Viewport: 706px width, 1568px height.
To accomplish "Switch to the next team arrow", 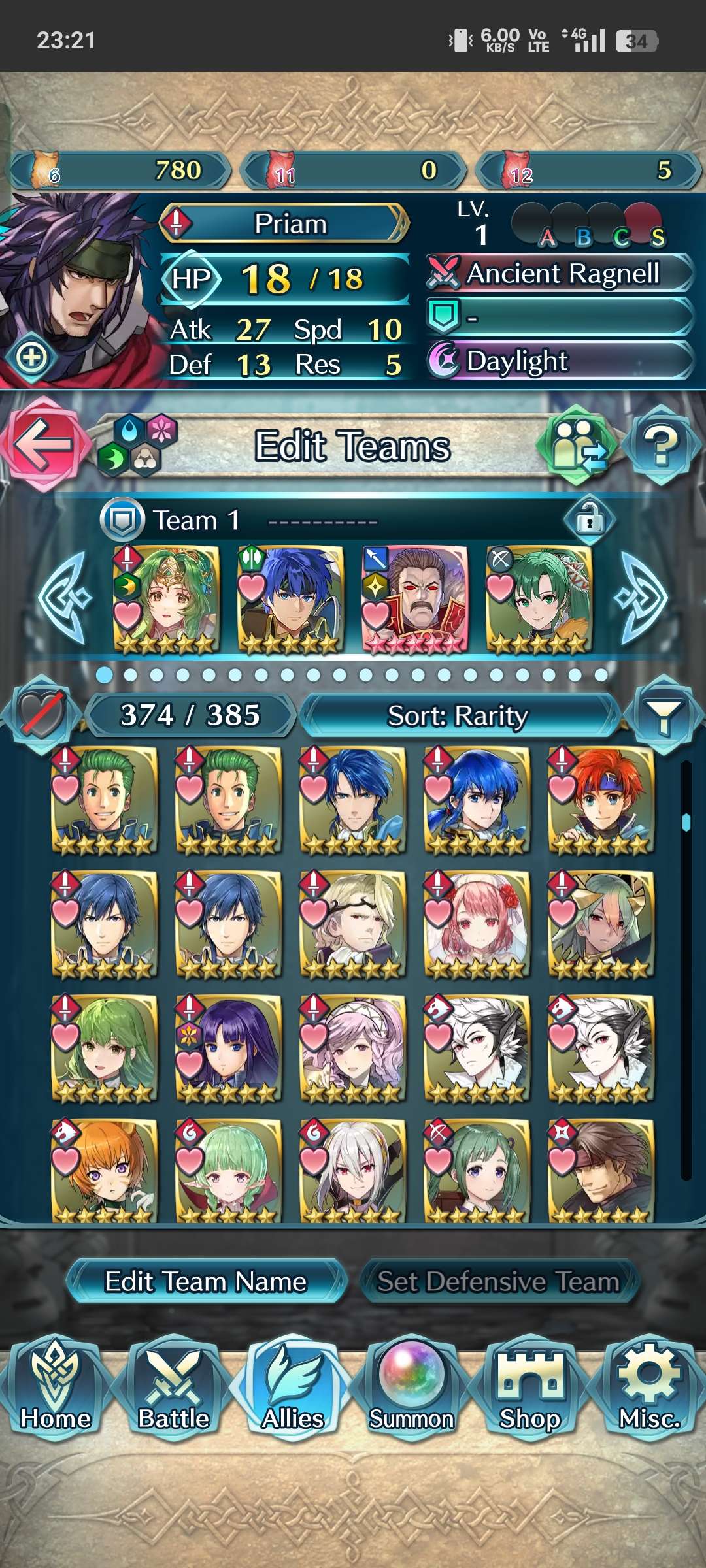I will tap(641, 597).
